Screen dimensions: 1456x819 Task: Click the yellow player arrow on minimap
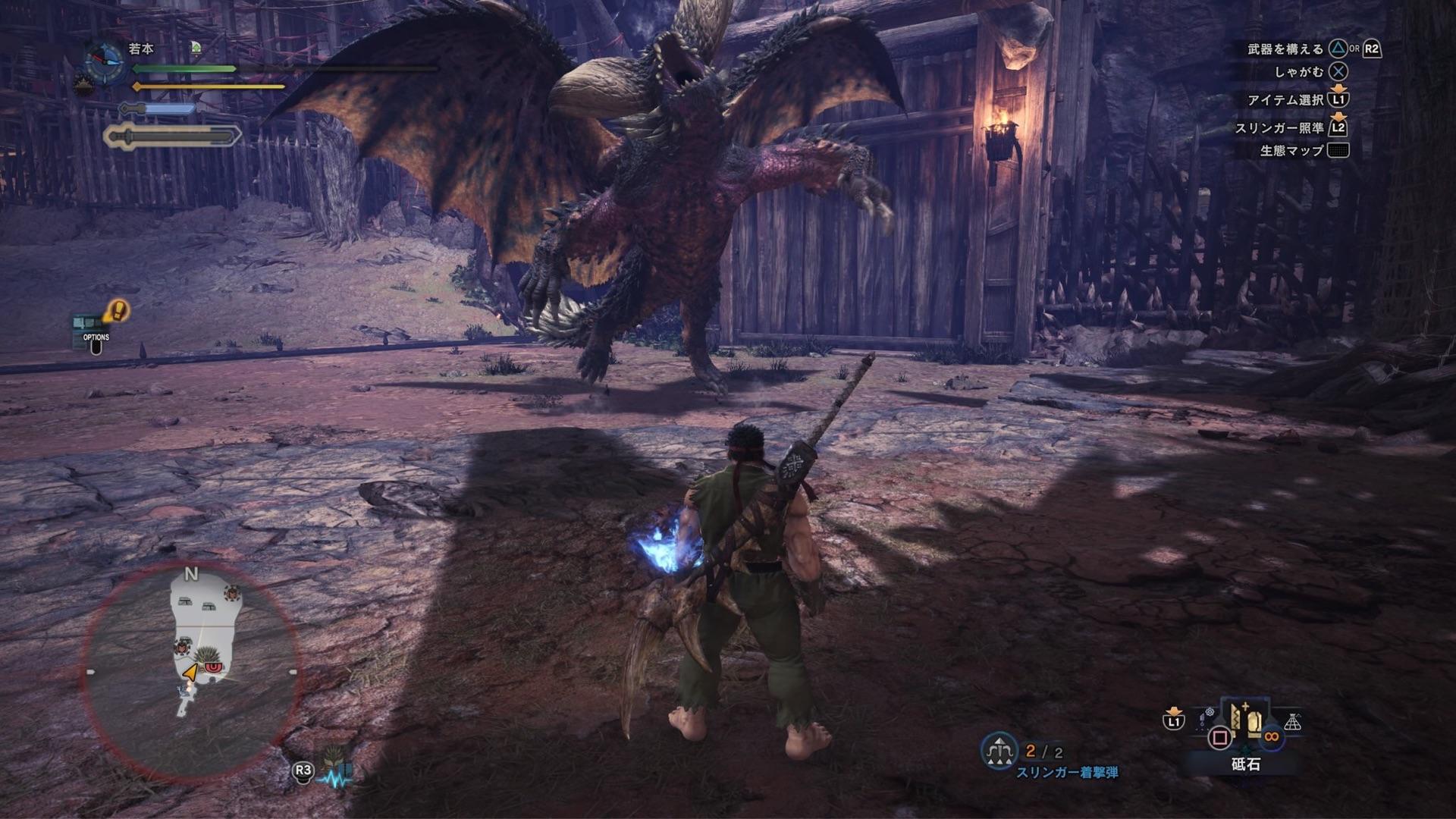coord(190,671)
